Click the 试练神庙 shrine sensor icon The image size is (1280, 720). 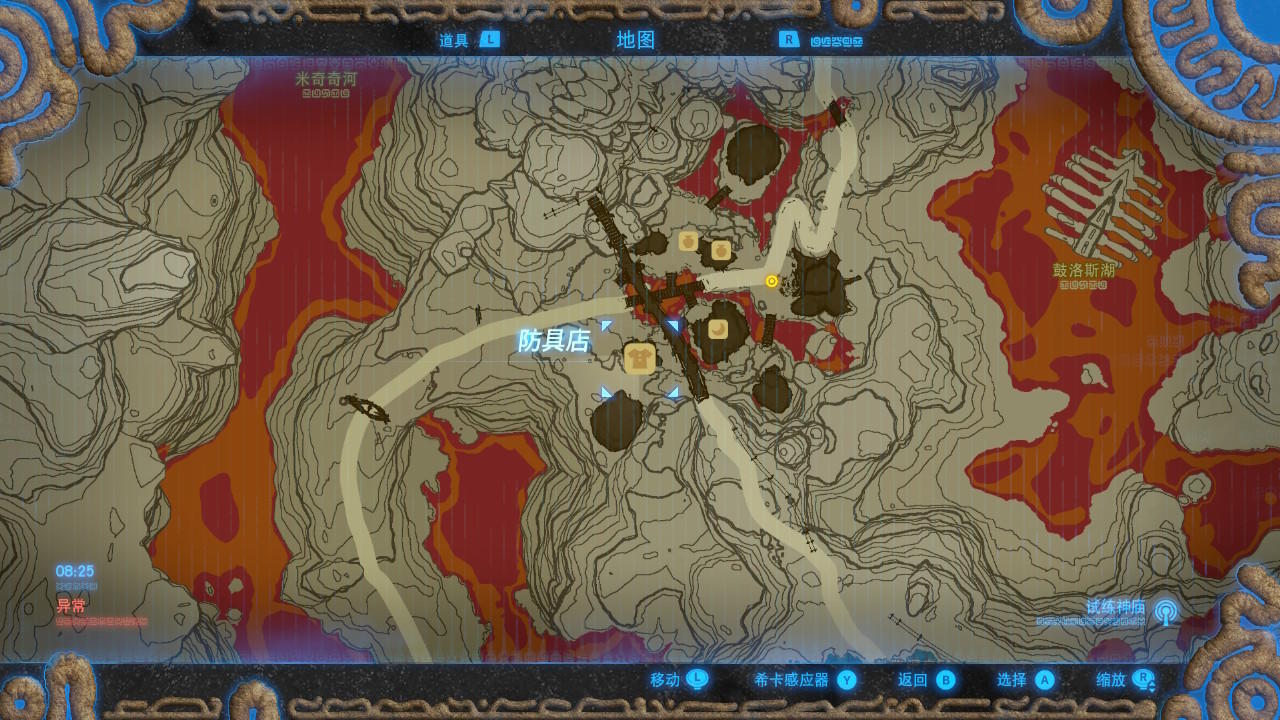pos(1165,612)
